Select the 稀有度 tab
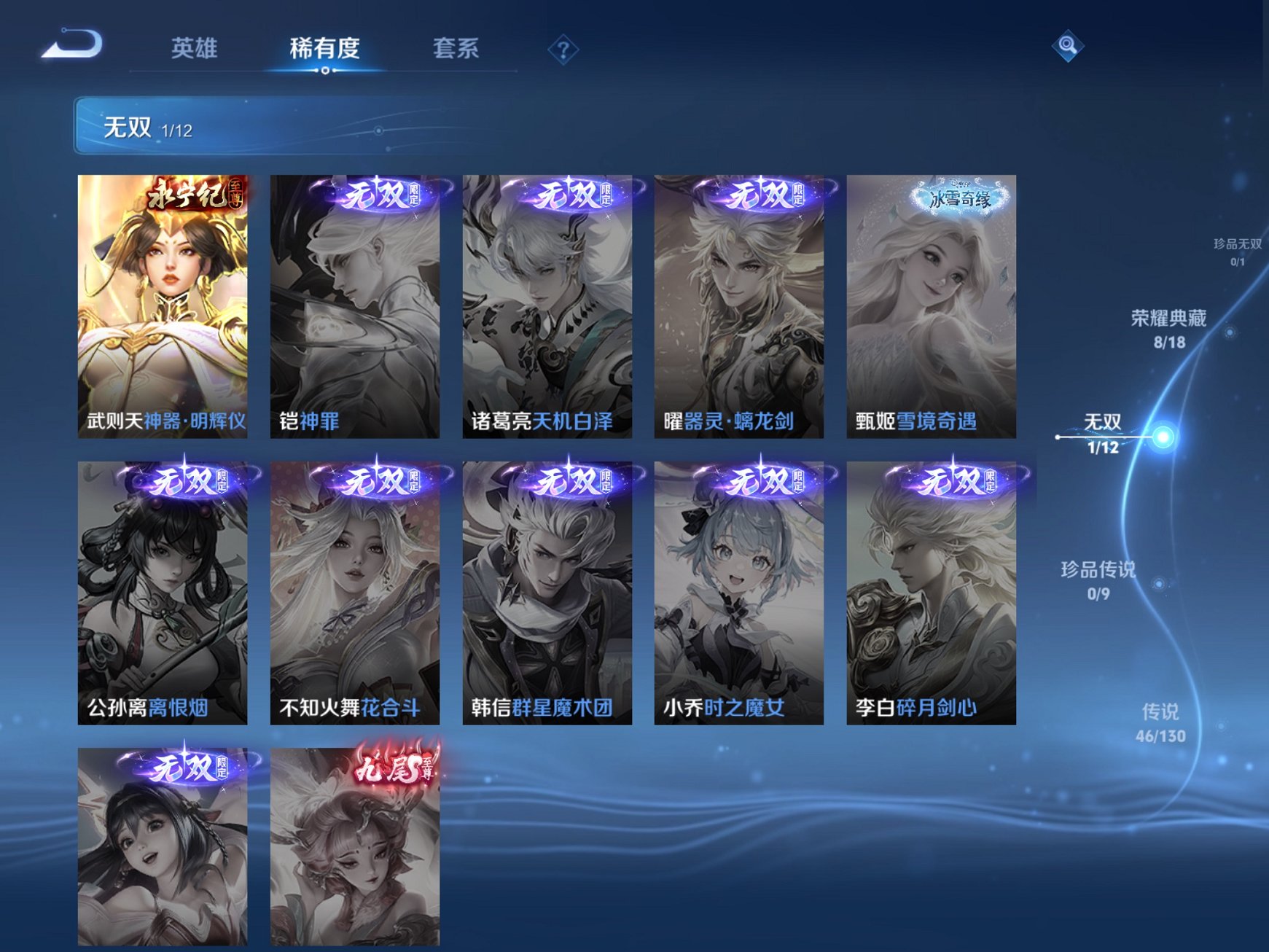The height and width of the screenshot is (952, 1269). 324,47
